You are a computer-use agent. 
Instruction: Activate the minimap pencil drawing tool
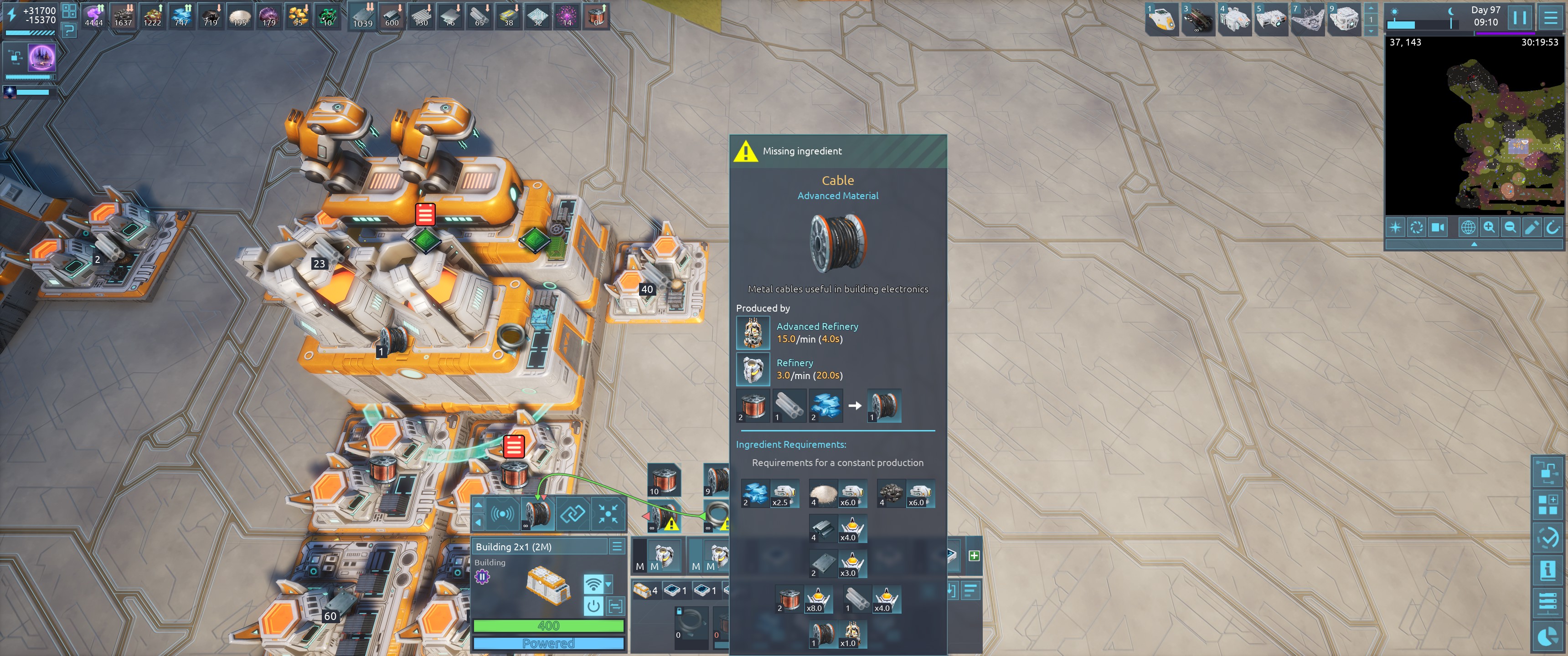[1531, 228]
